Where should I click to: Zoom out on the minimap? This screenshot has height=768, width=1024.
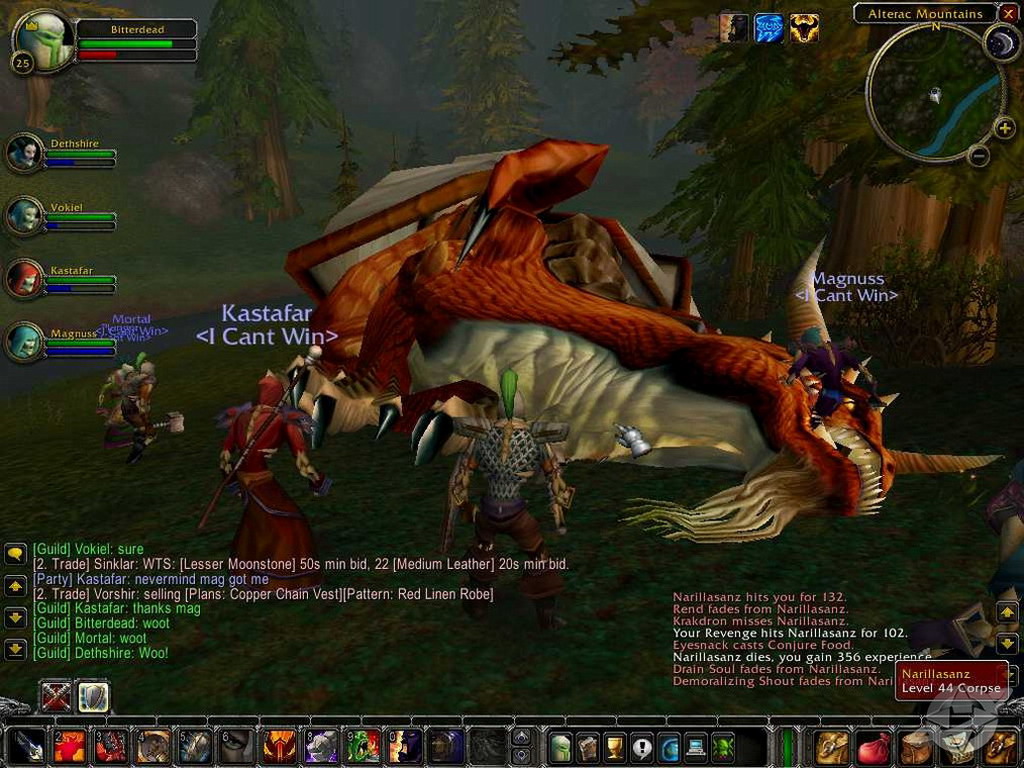click(979, 155)
